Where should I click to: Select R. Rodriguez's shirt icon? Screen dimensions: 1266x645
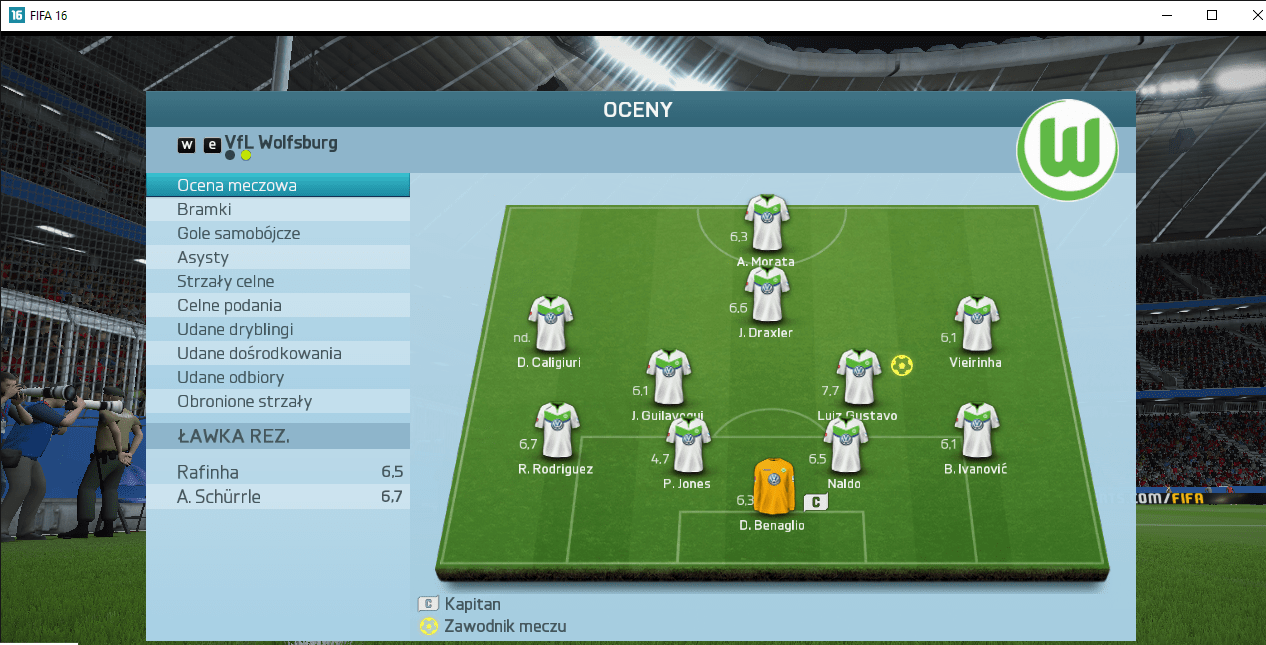556,430
